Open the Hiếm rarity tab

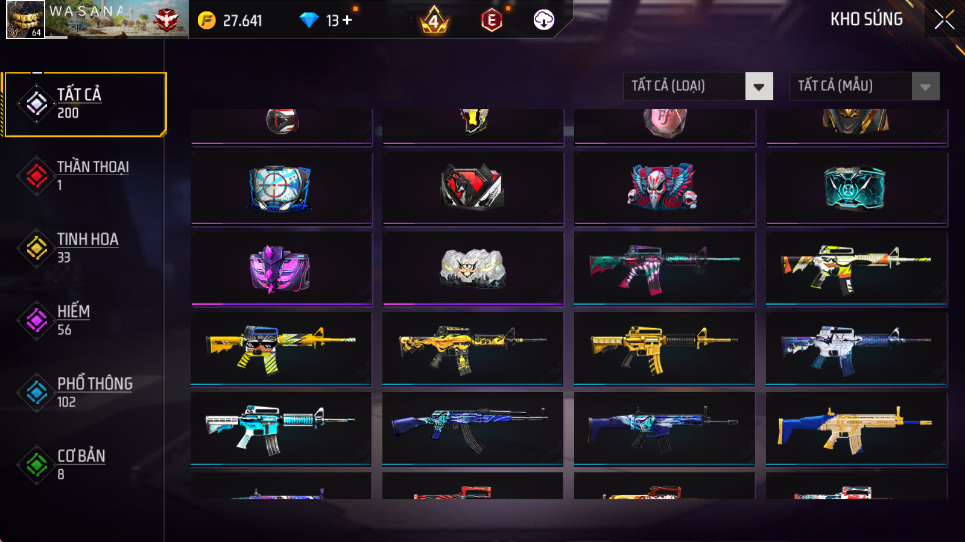tap(85, 320)
